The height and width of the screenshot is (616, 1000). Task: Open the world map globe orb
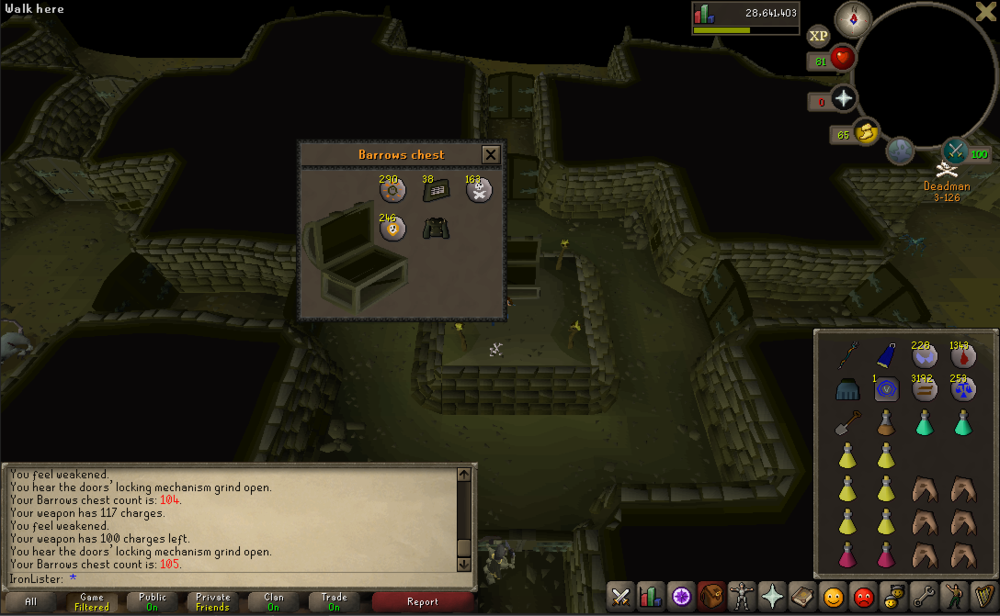(x=899, y=150)
